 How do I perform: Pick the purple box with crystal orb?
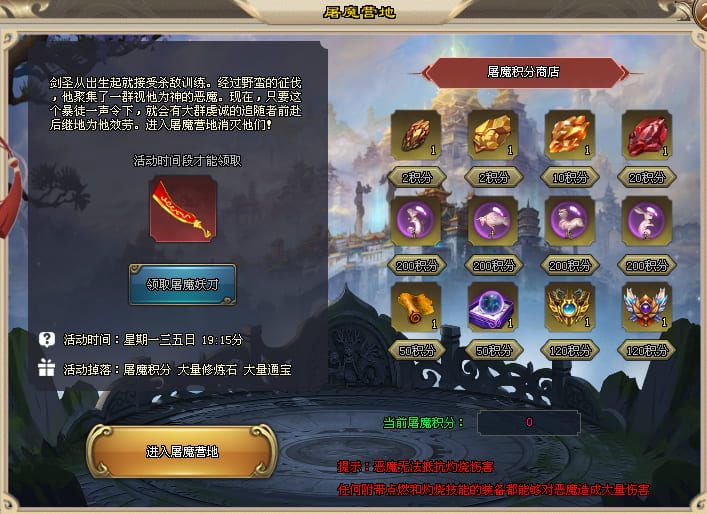pos(492,307)
